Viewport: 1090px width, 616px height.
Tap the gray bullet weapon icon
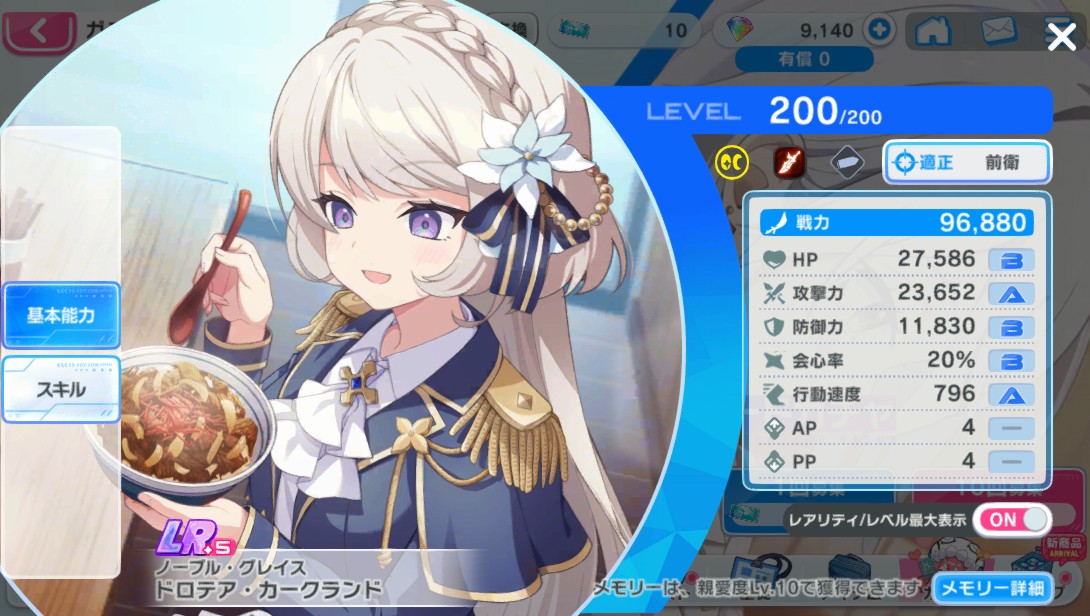click(846, 160)
